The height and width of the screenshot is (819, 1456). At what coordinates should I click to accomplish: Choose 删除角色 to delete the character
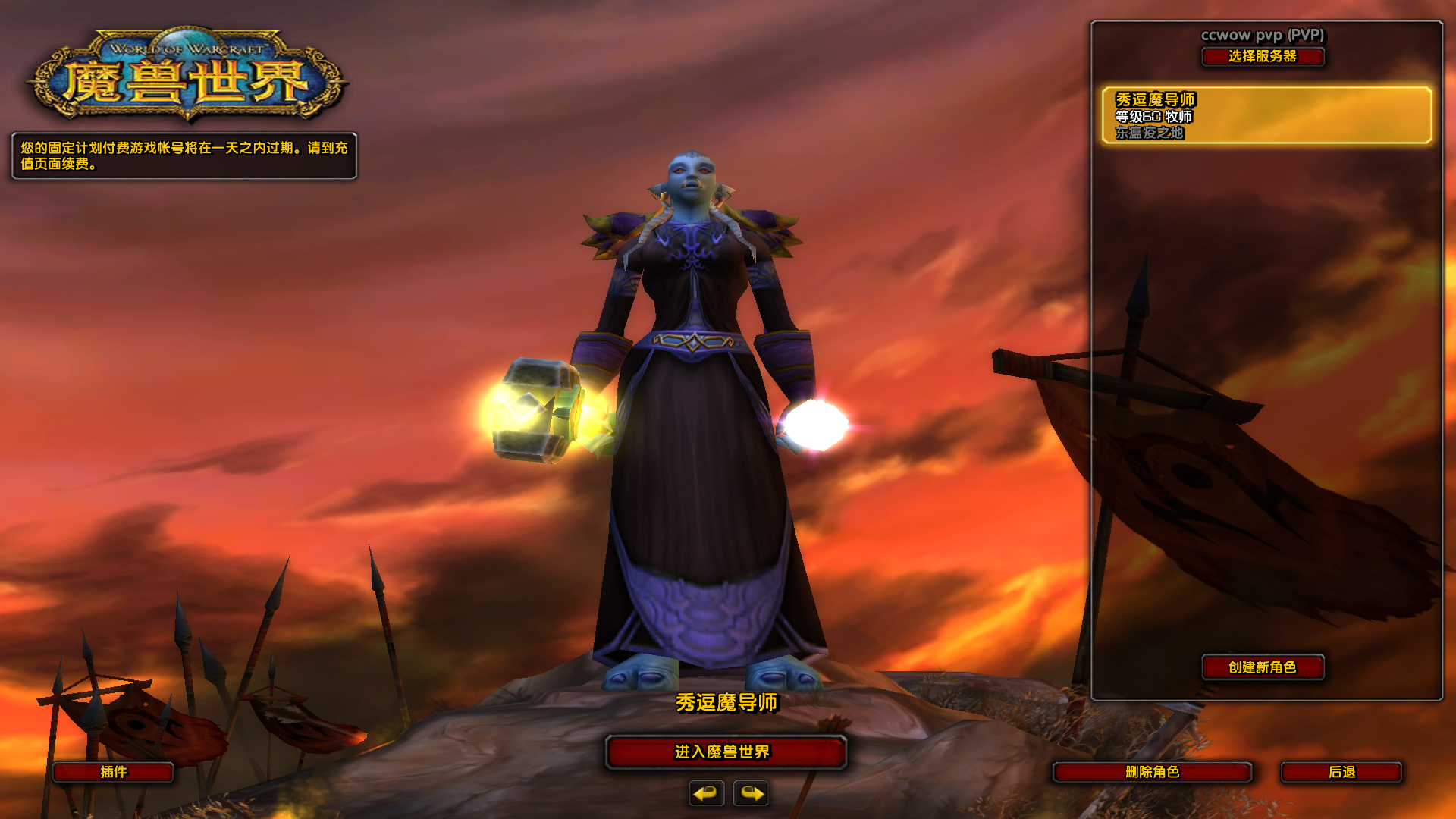1152,772
